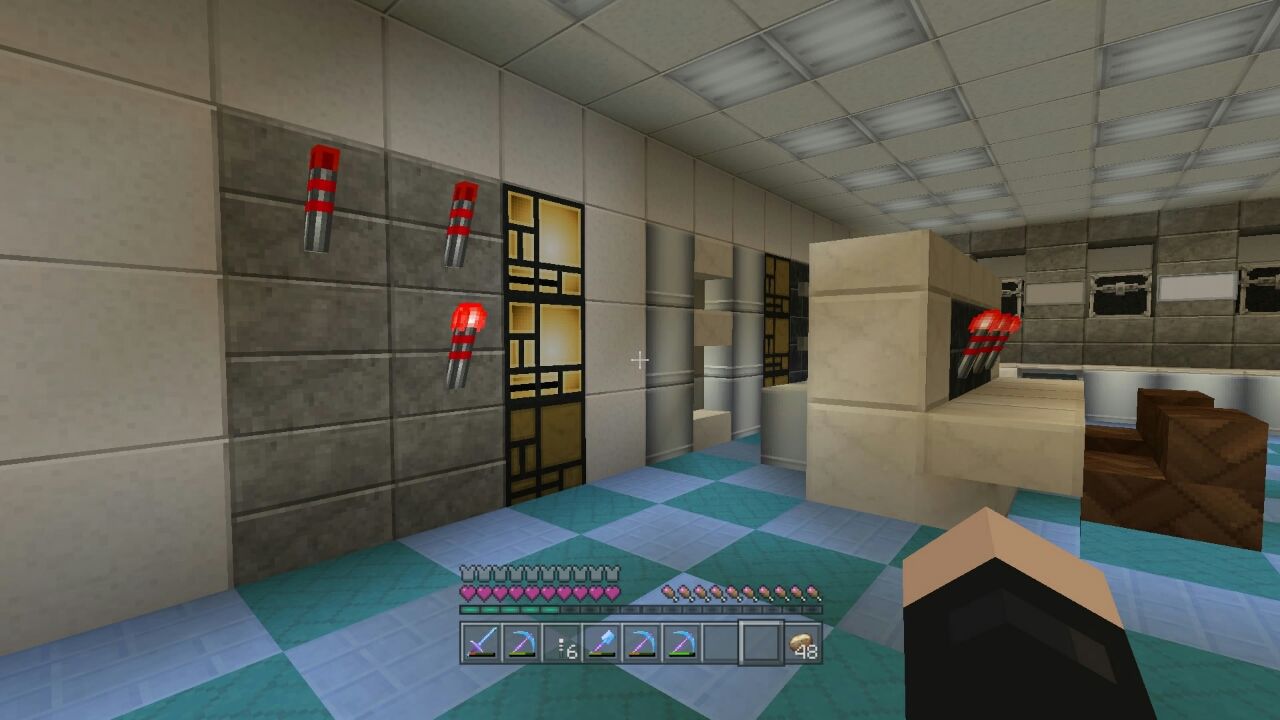The image size is (1280, 720).
Task: Select the diamond pickaxe in slot two
Action: (524, 640)
